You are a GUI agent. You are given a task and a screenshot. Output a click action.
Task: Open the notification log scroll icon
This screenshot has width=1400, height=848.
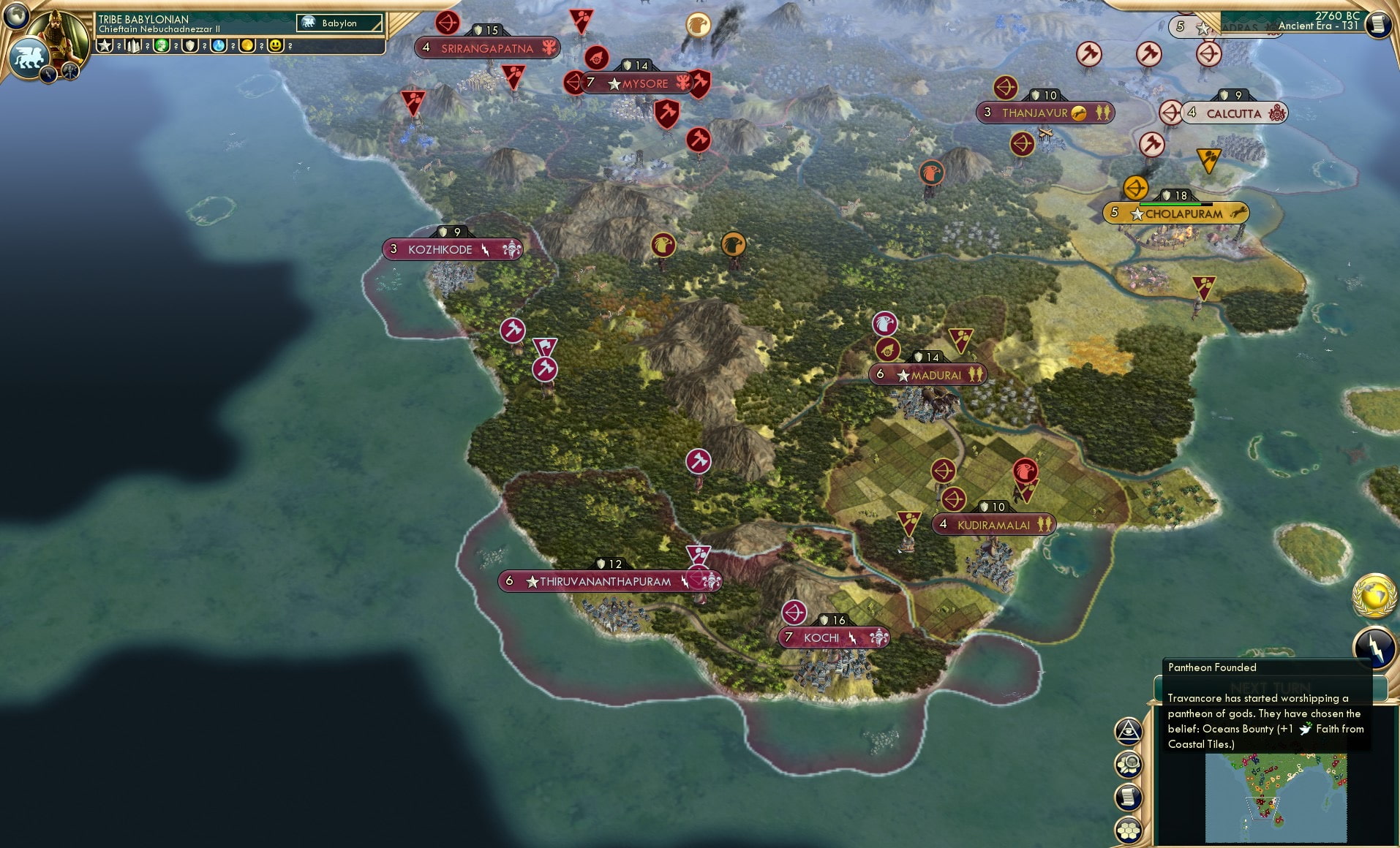[1129, 797]
